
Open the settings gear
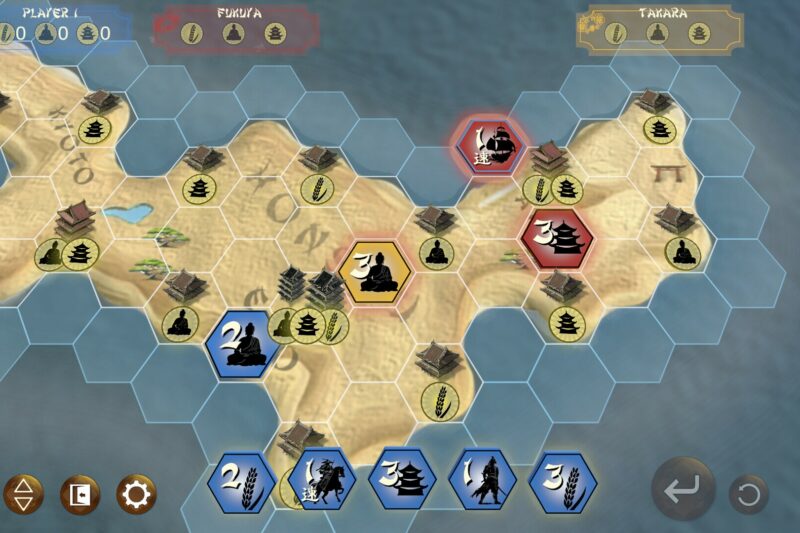click(x=136, y=494)
